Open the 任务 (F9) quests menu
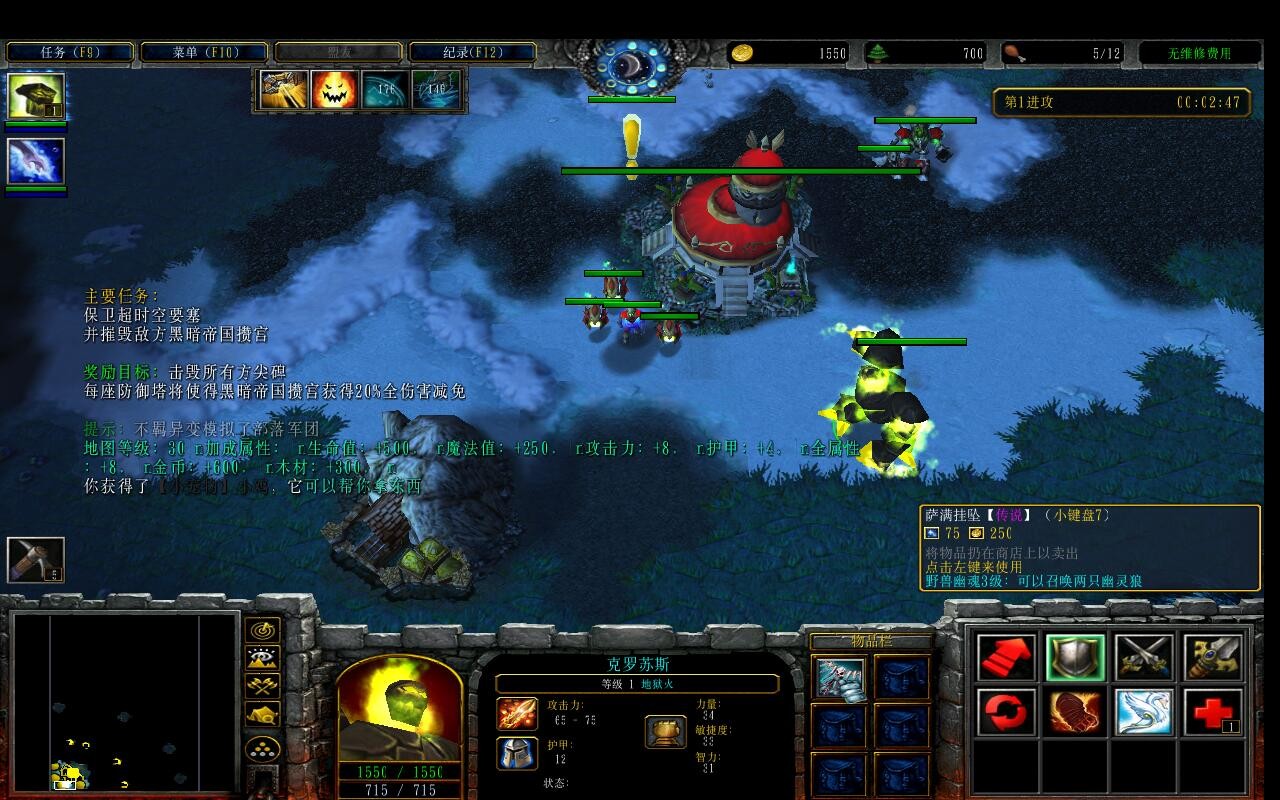Screen dimensions: 1280x800 tap(70, 52)
